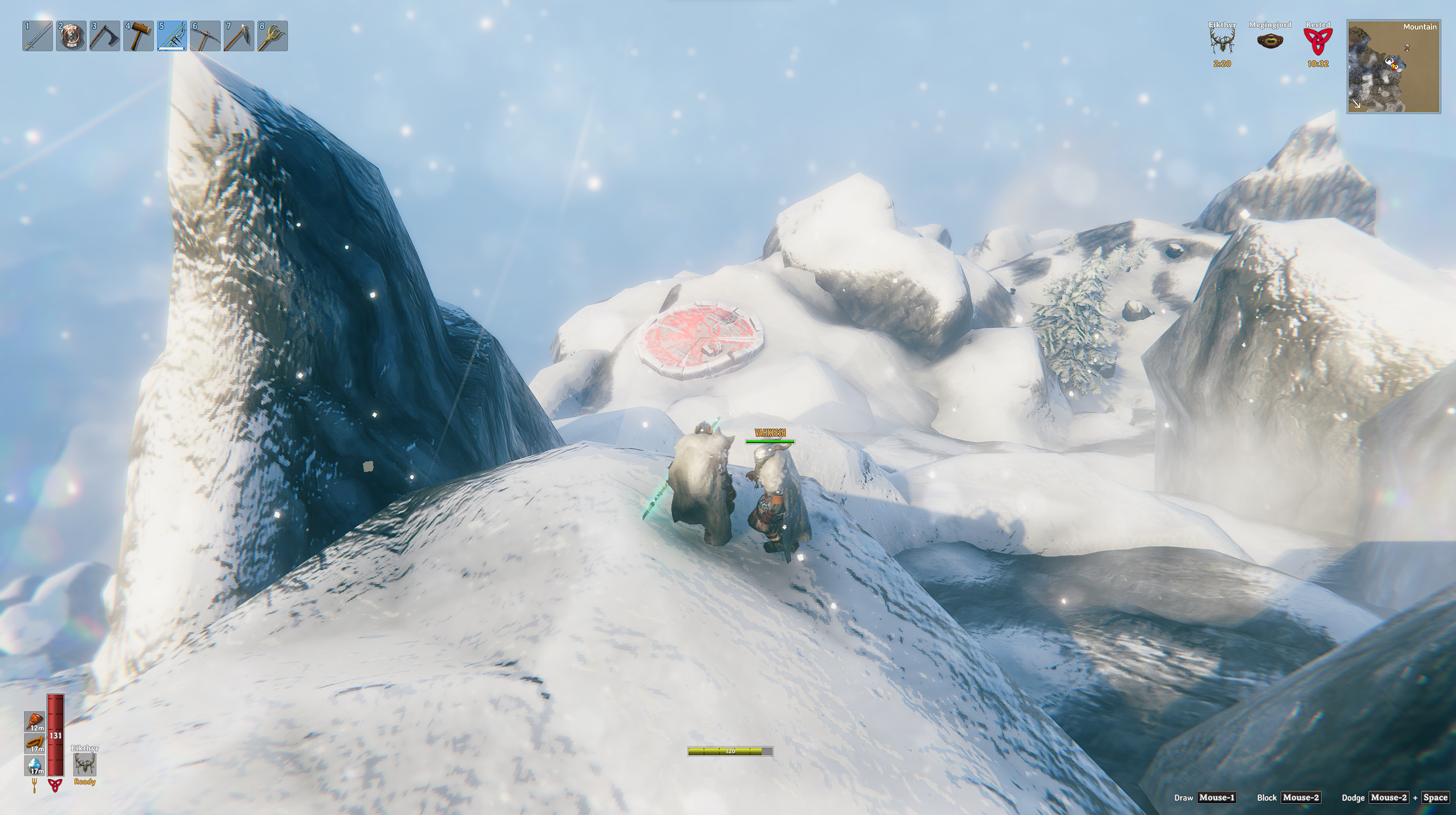Click the cooked meat food slot
The width and height of the screenshot is (1456, 815).
point(35,721)
